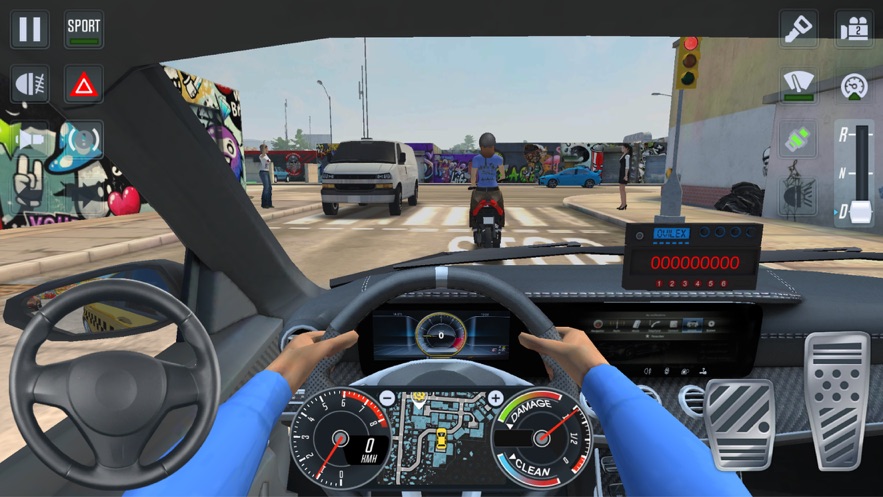Switch the camera view
883x497 pixels.
click(x=855, y=29)
